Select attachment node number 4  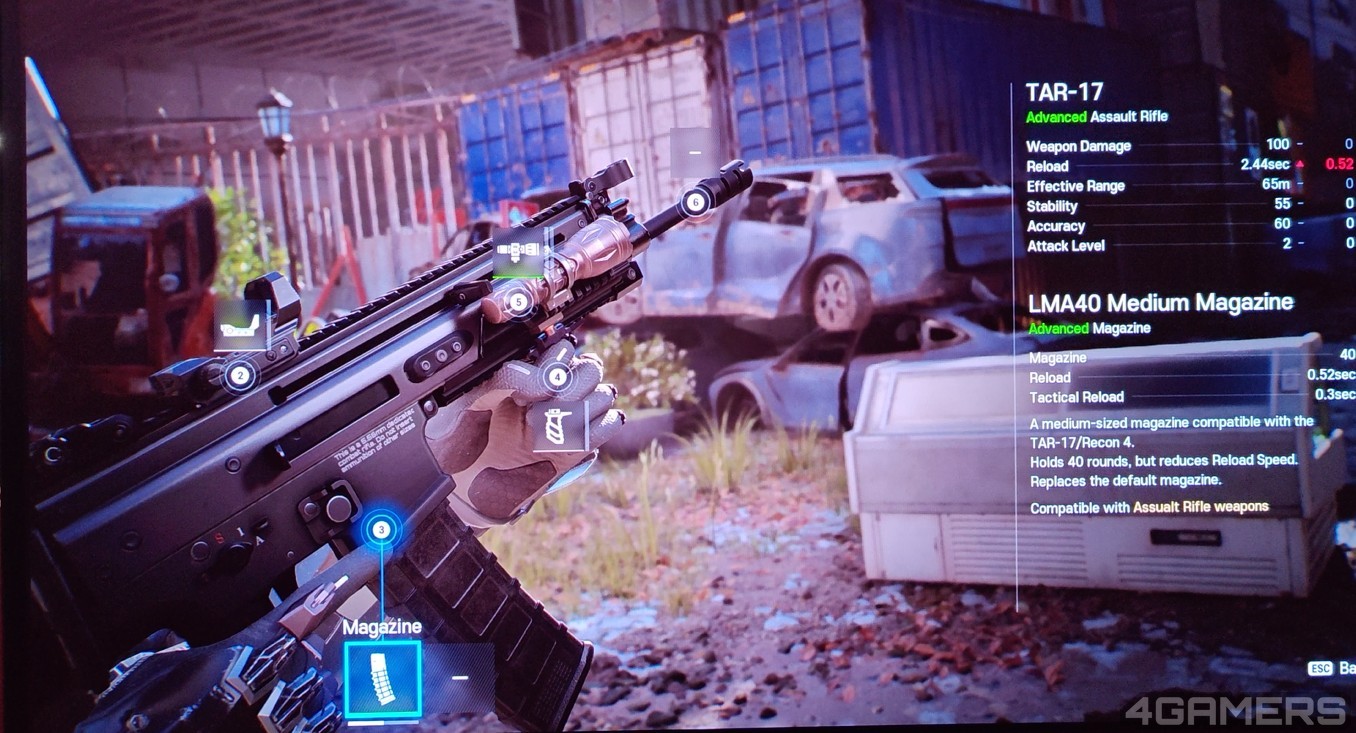click(x=556, y=377)
